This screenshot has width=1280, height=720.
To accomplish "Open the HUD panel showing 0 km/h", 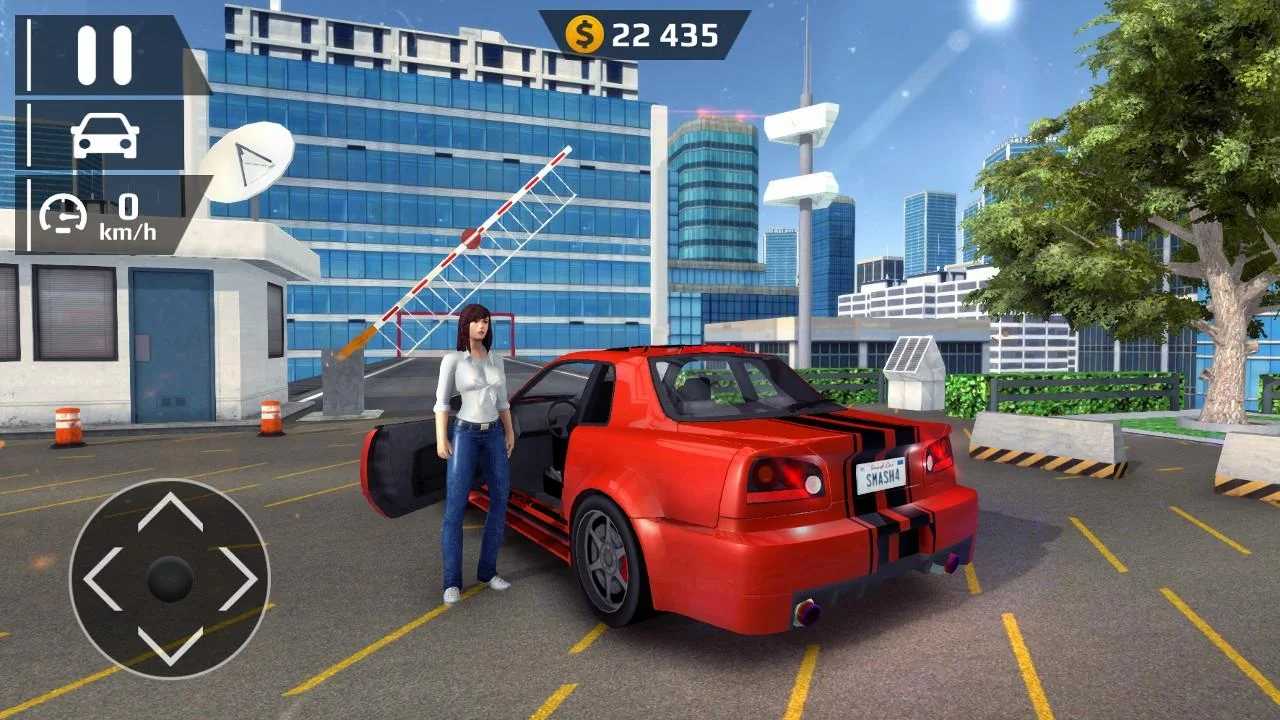I will 100,215.
